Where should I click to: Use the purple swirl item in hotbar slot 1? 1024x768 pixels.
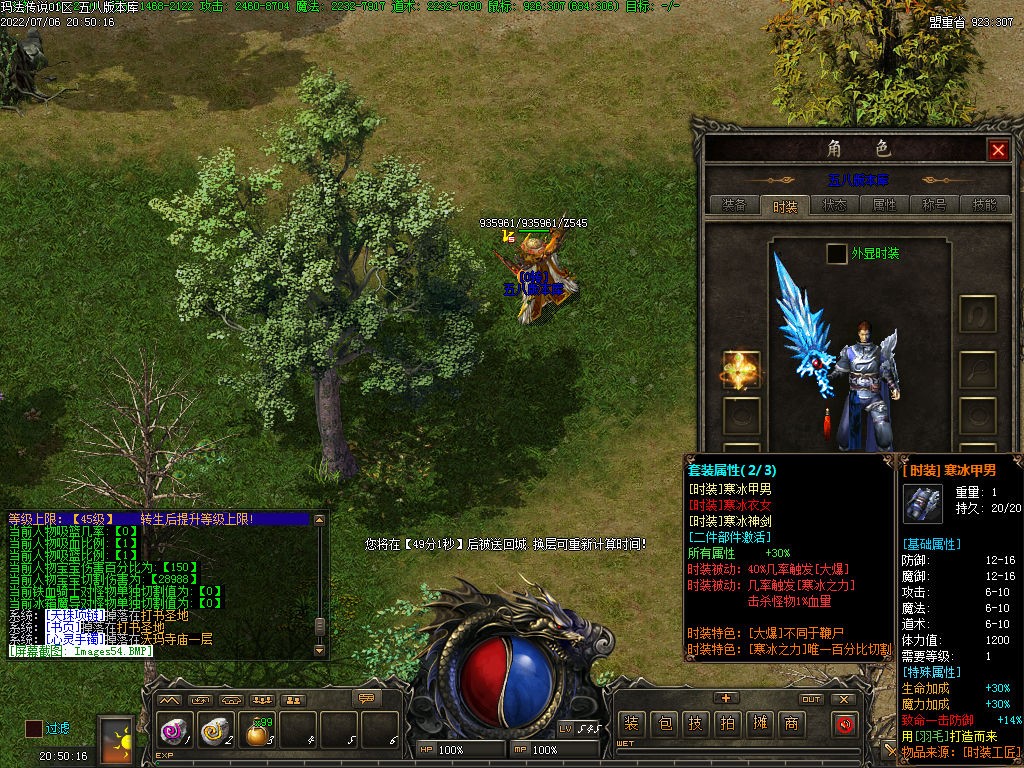tap(174, 732)
